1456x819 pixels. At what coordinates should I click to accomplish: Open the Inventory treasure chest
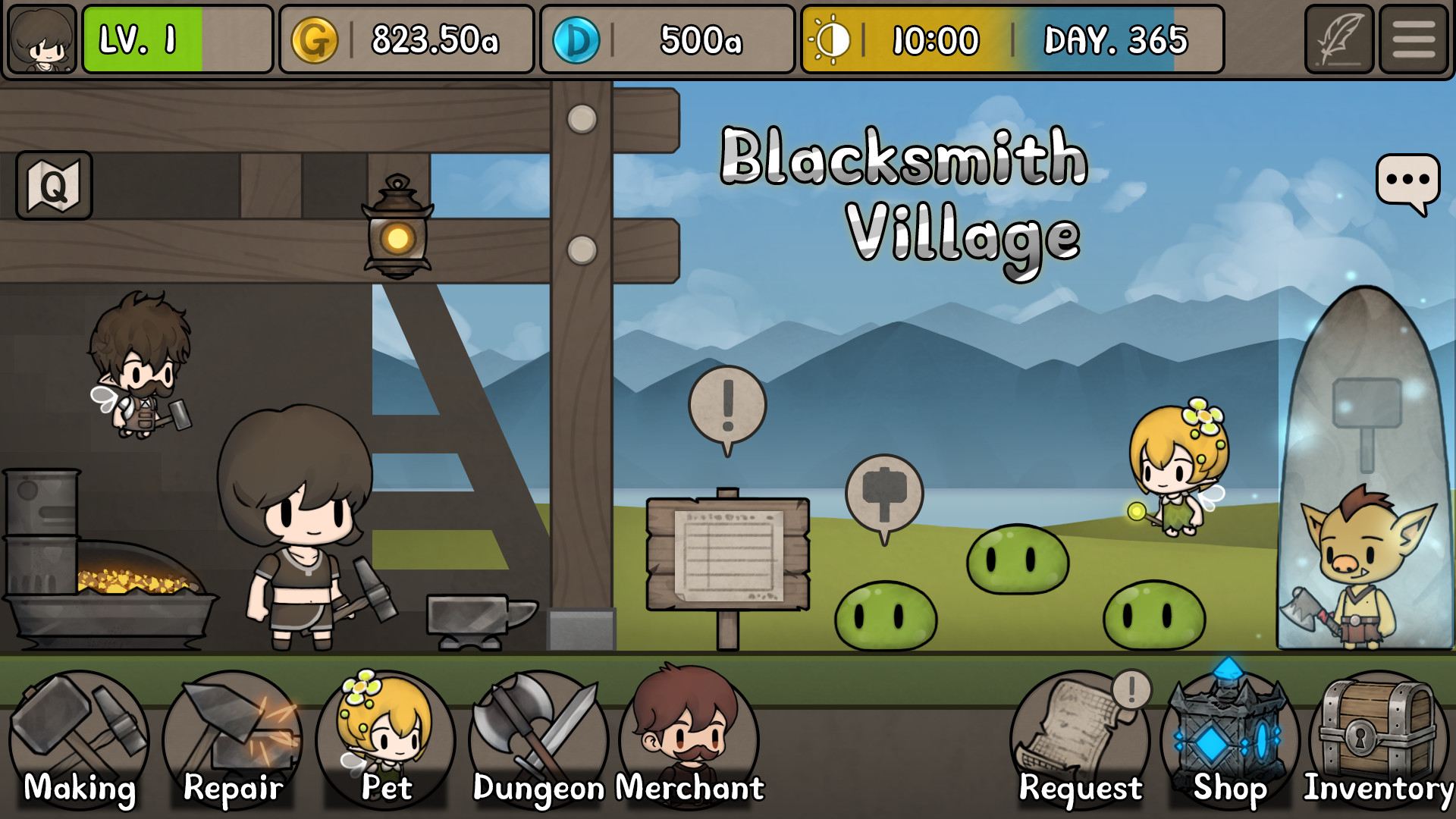pyautogui.click(x=1380, y=739)
